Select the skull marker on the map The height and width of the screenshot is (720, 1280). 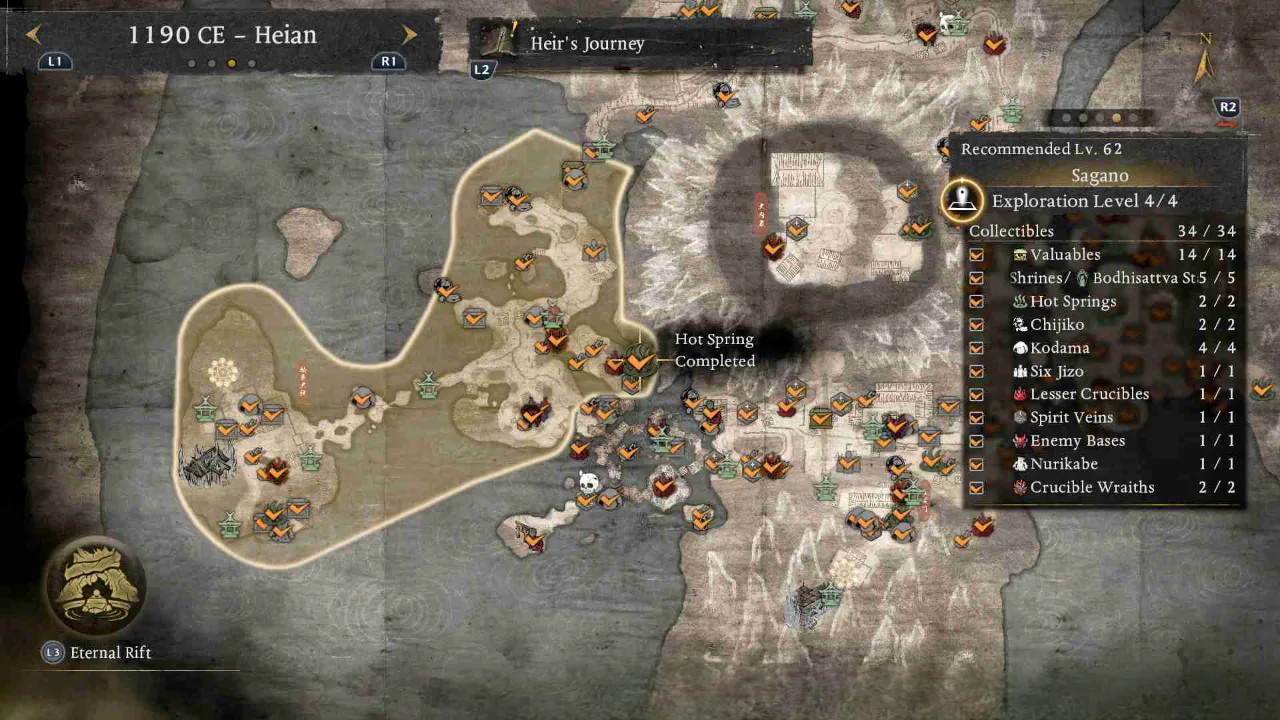point(589,484)
